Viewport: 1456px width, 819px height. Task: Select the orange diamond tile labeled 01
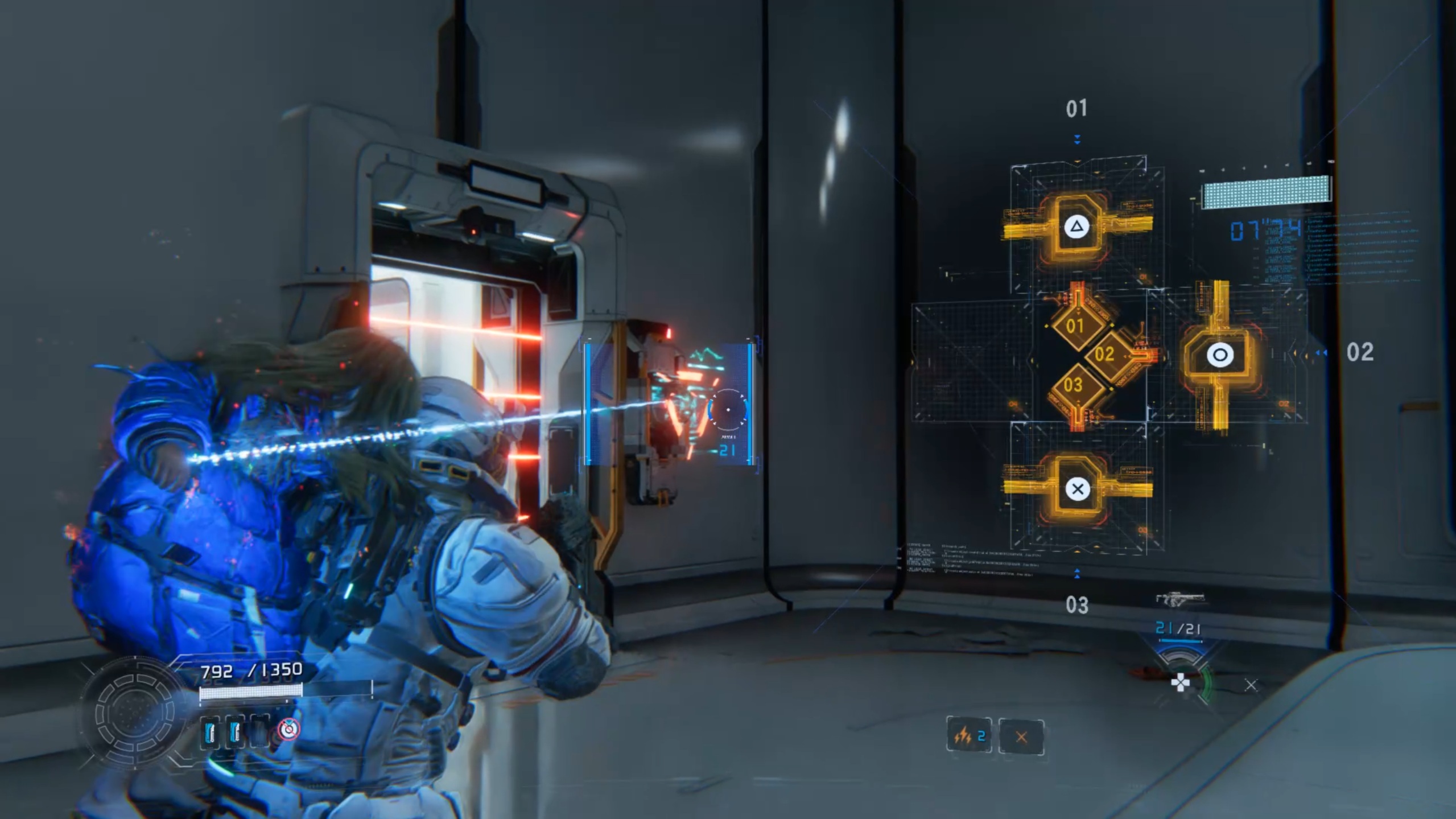tap(1074, 326)
